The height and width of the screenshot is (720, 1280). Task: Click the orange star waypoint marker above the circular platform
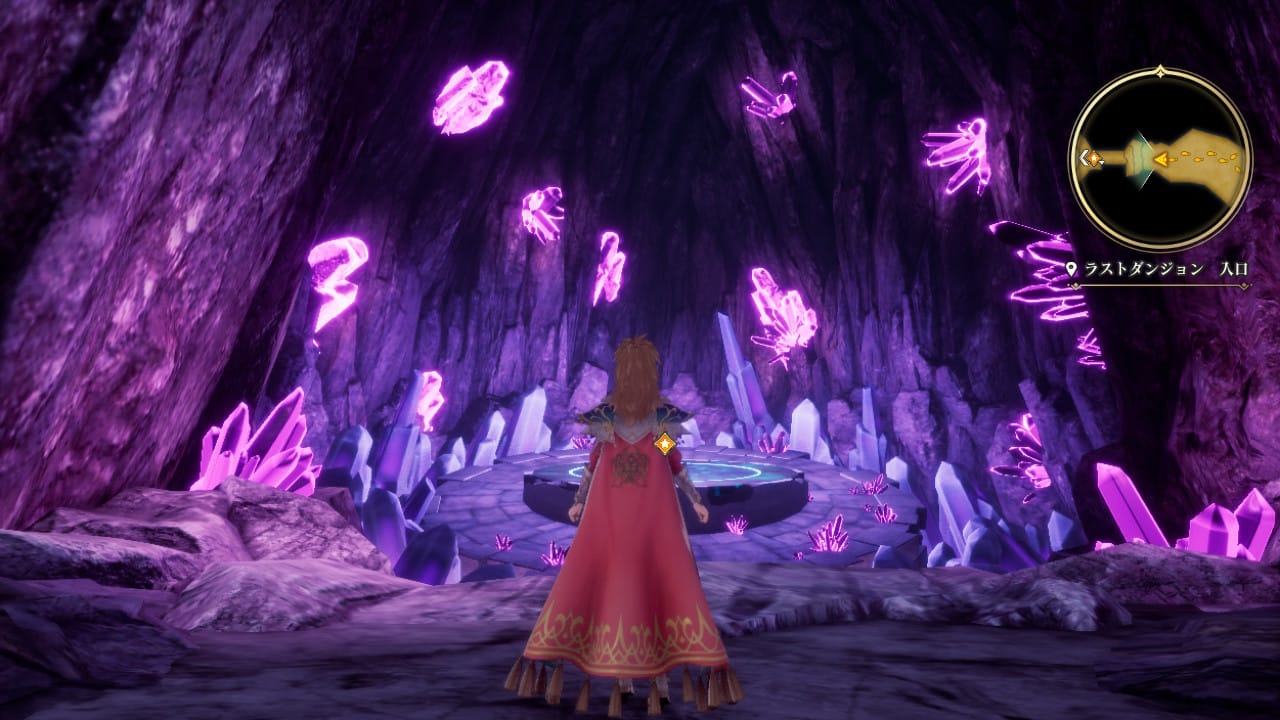665,442
